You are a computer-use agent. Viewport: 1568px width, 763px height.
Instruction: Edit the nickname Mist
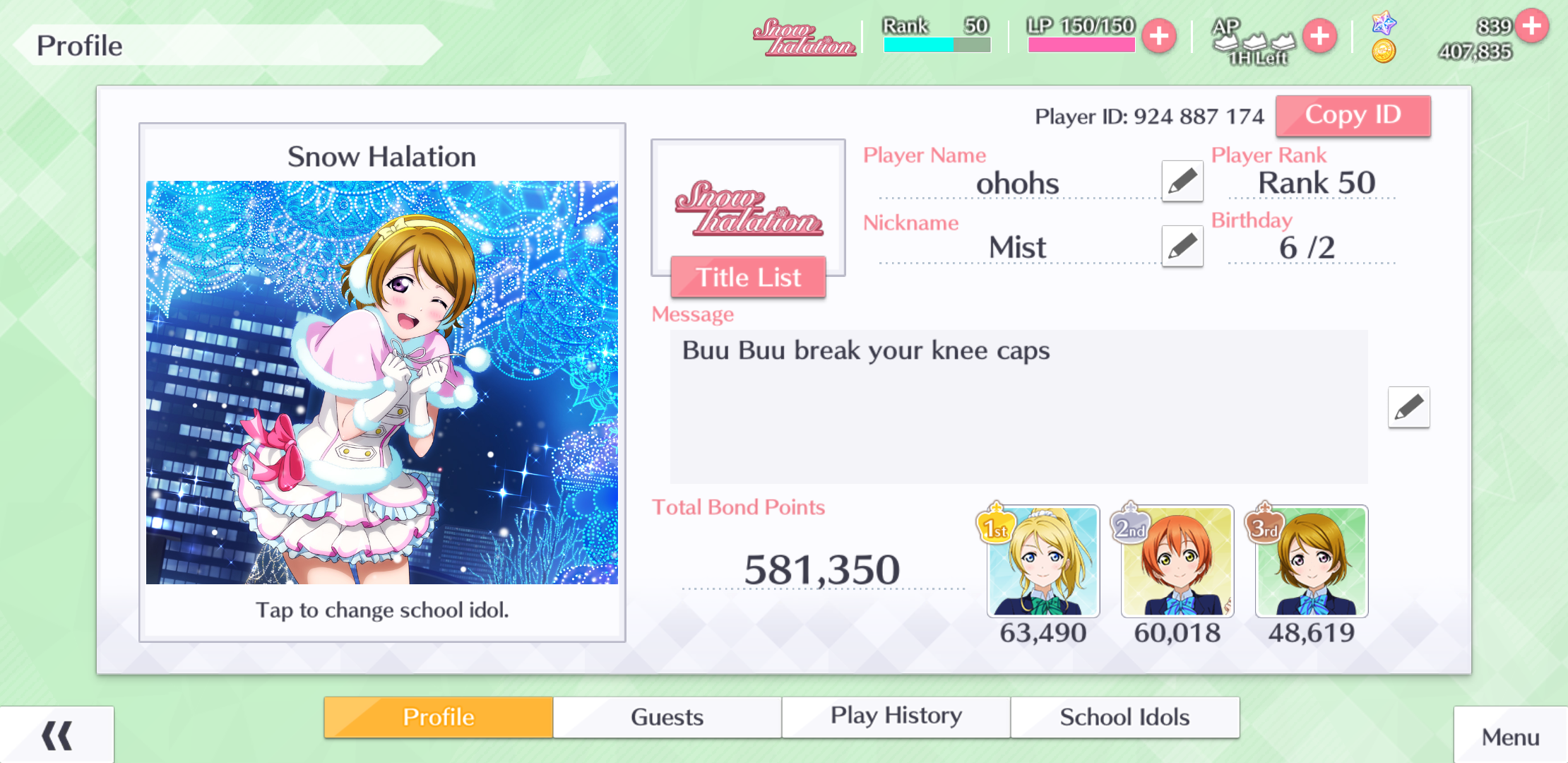1182,246
